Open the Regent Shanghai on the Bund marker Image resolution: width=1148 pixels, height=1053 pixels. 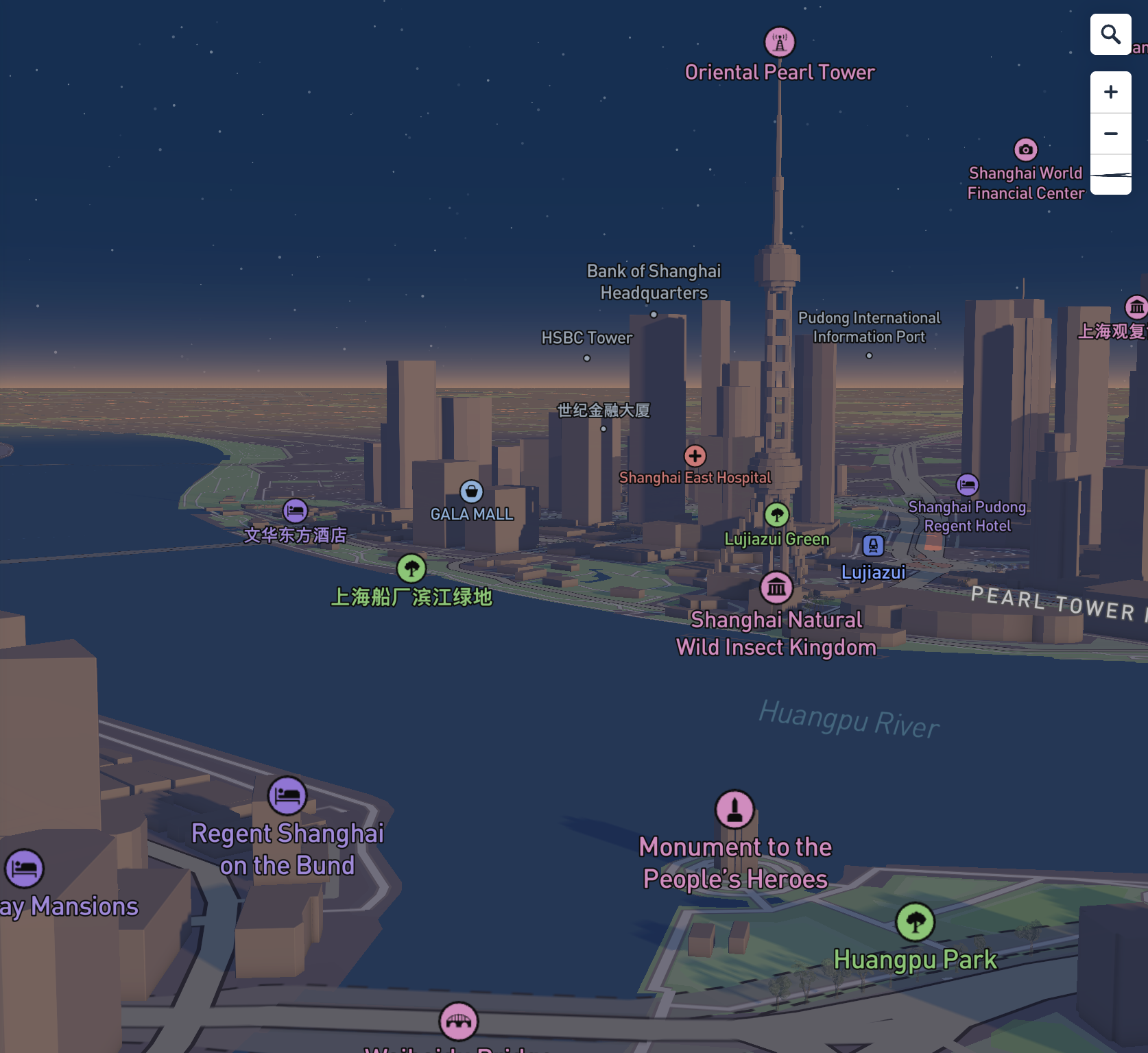(287, 795)
